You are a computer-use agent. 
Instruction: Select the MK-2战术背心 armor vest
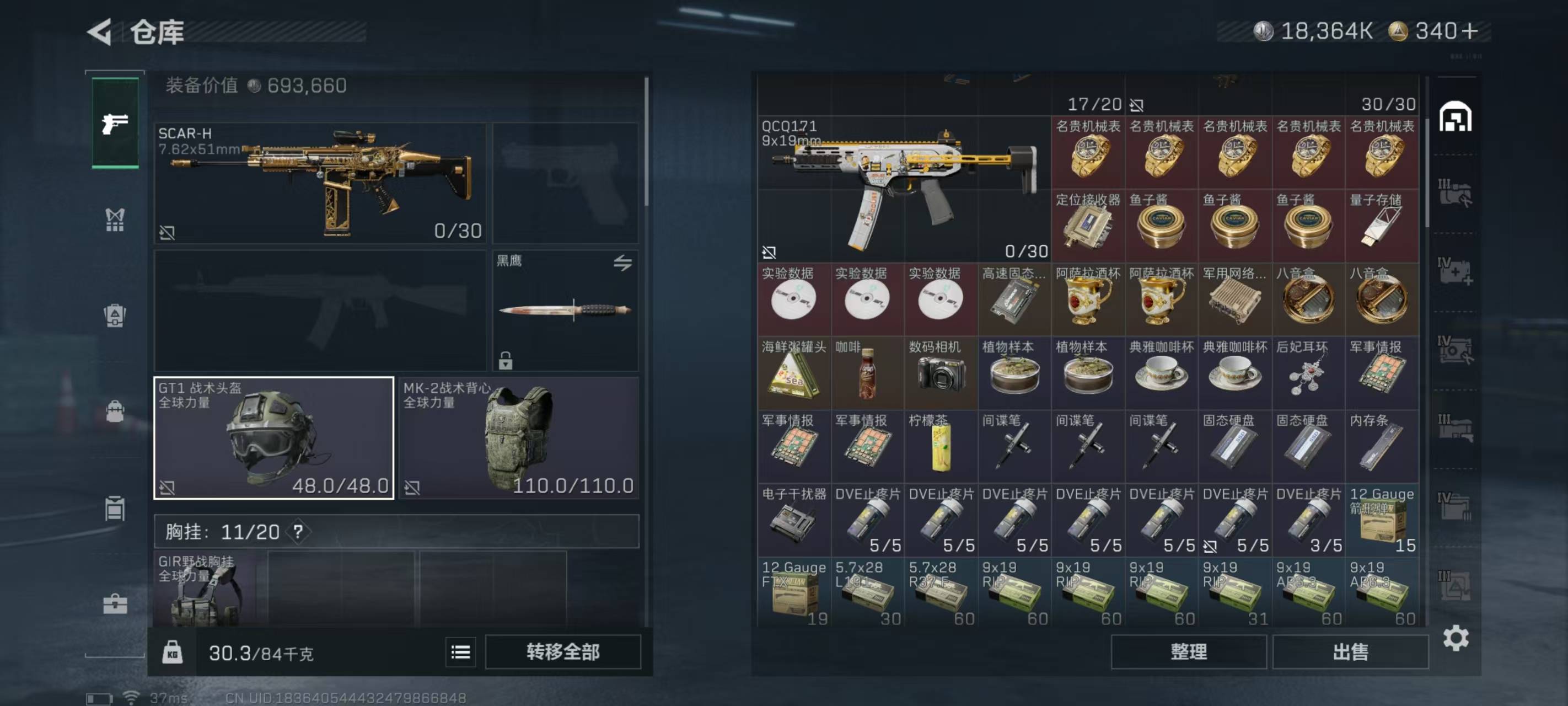click(519, 437)
